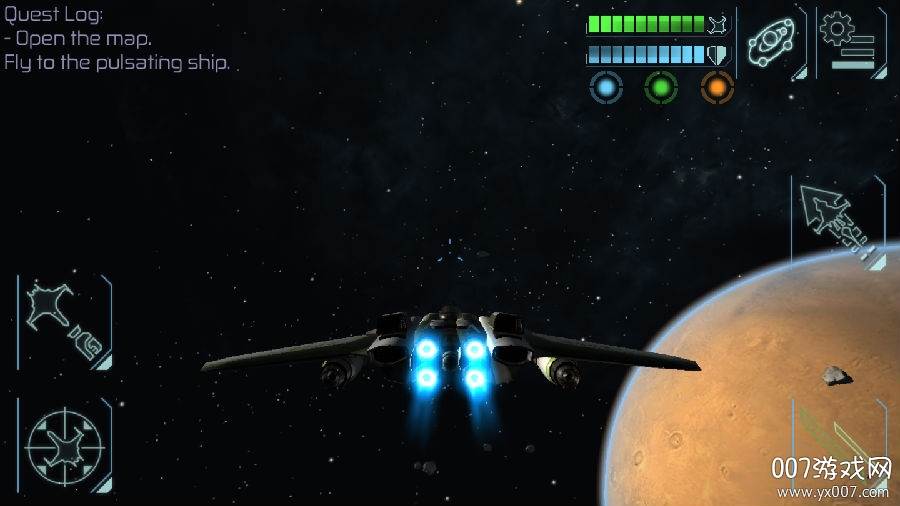This screenshot has width=900, height=506.
Task: Open the gear settings menu
Action: (x=848, y=42)
